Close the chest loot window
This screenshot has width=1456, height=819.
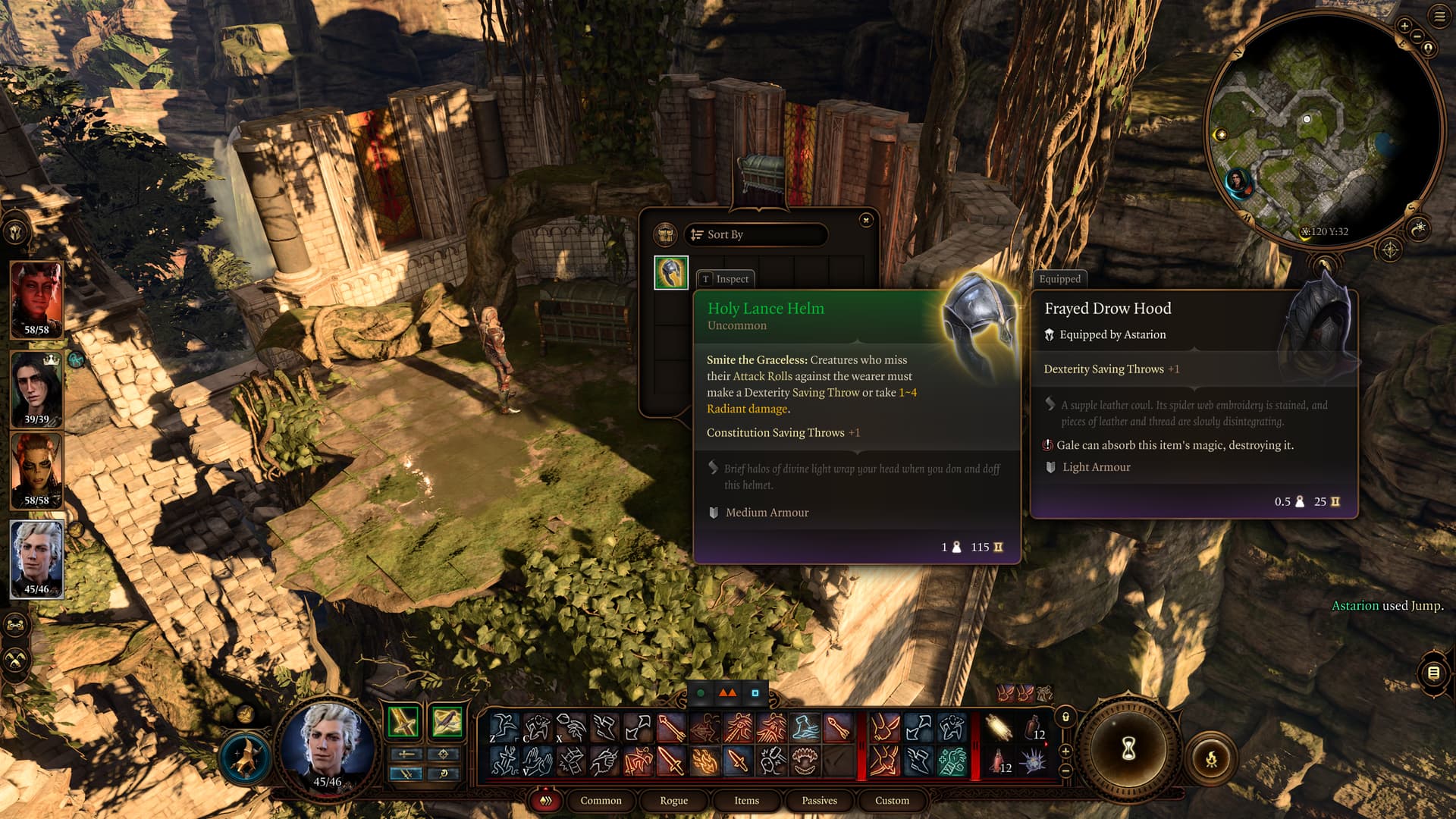click(x=866, y=220)
